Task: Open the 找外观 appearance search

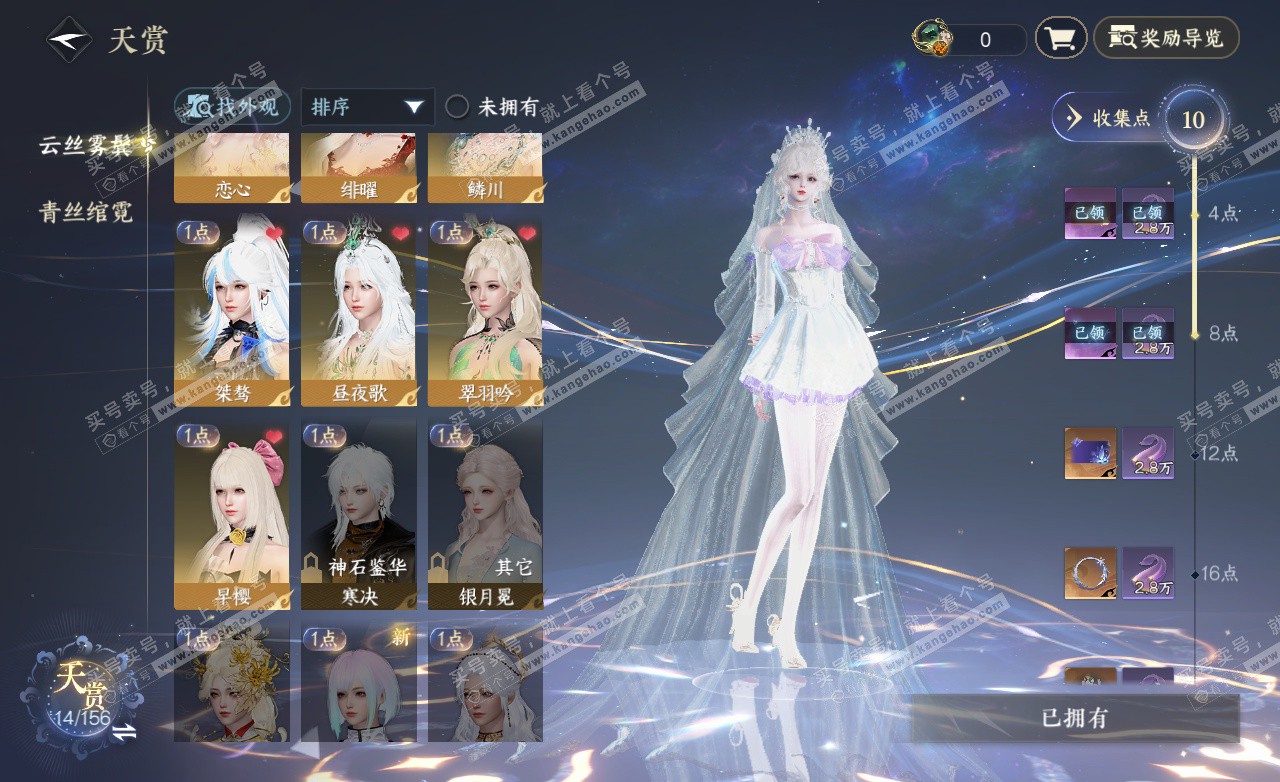Action: 233,106
